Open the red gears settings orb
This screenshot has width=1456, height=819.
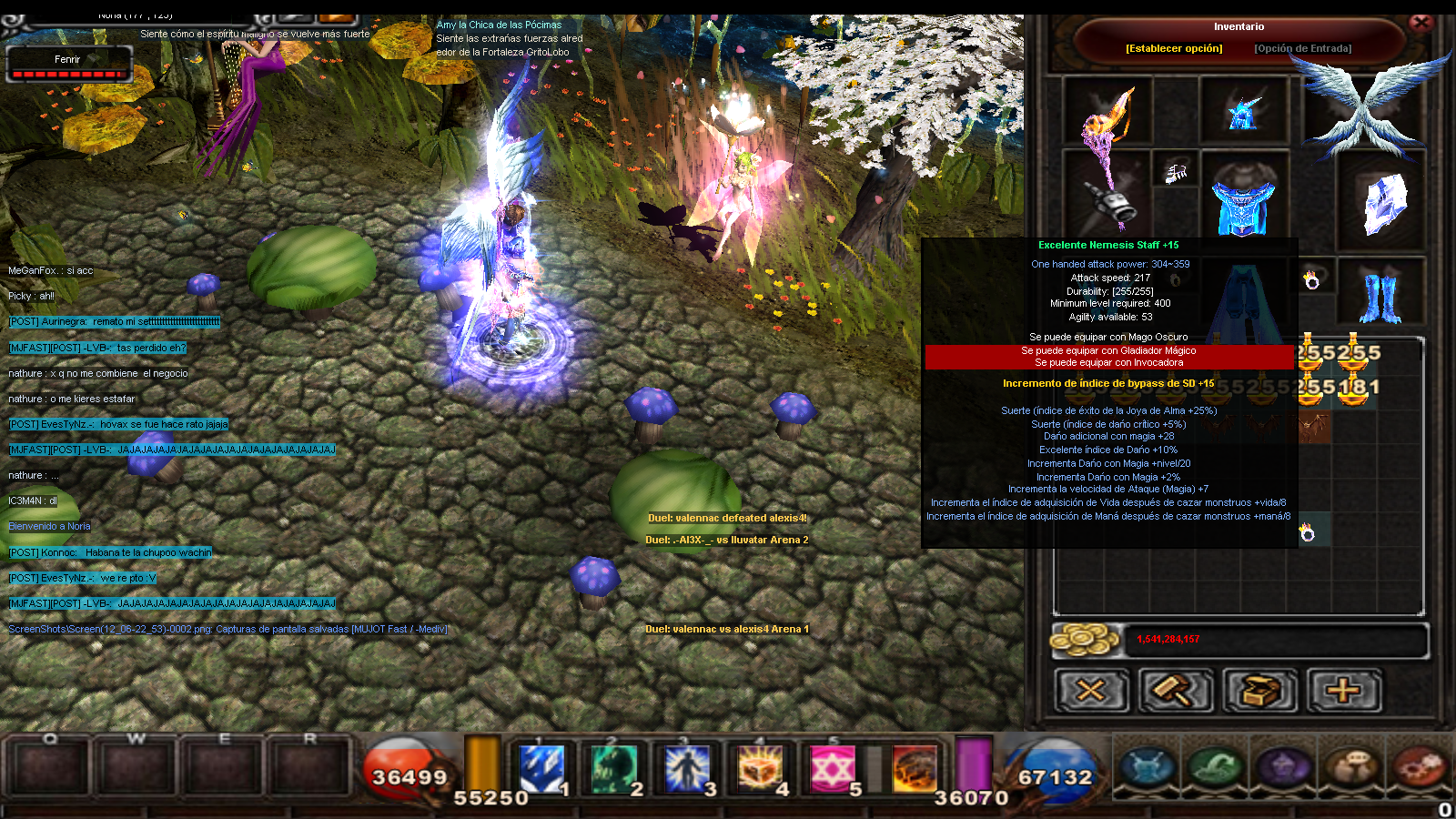1418,766
